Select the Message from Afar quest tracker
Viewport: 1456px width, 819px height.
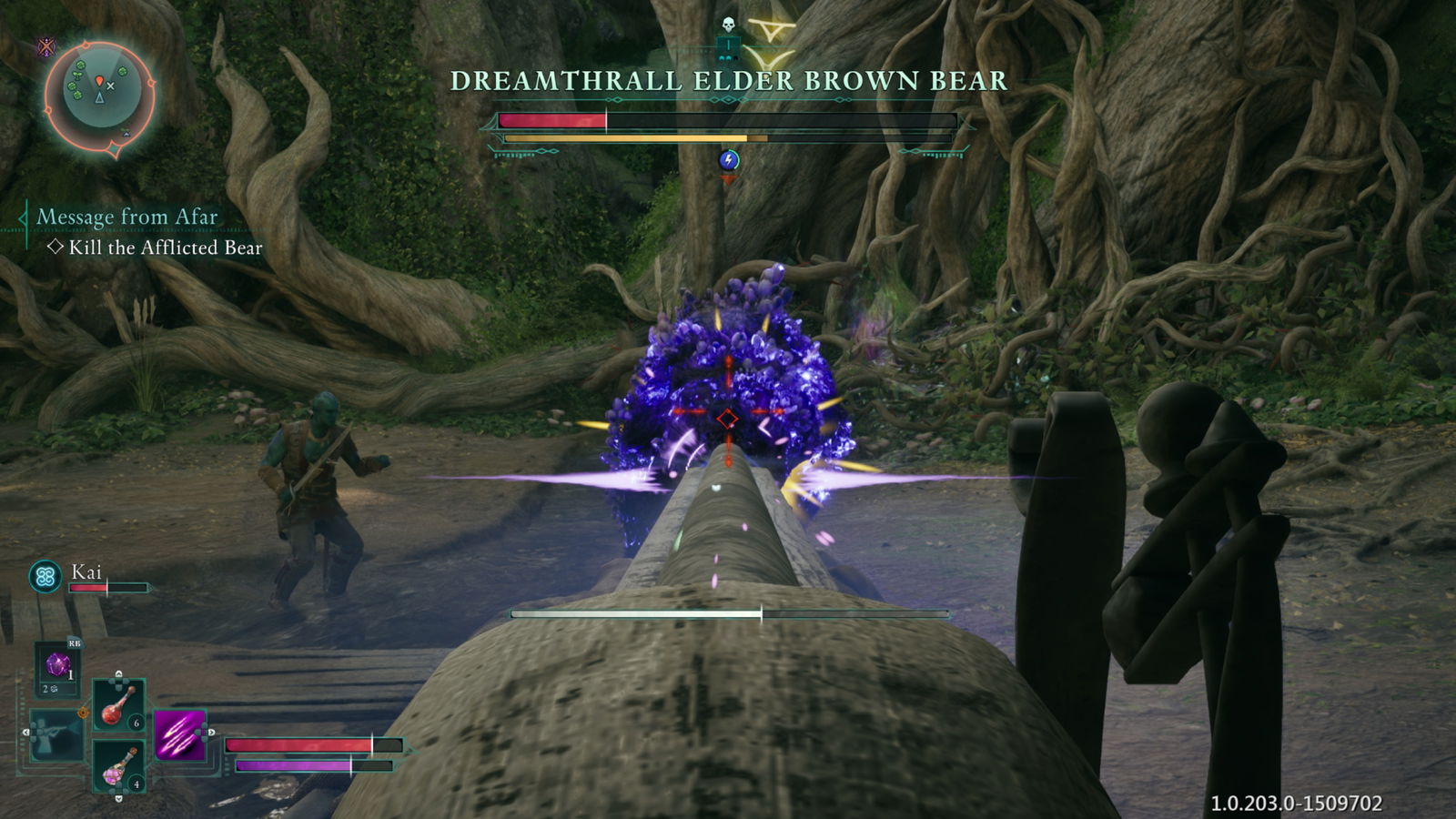(x=127, y=217)
